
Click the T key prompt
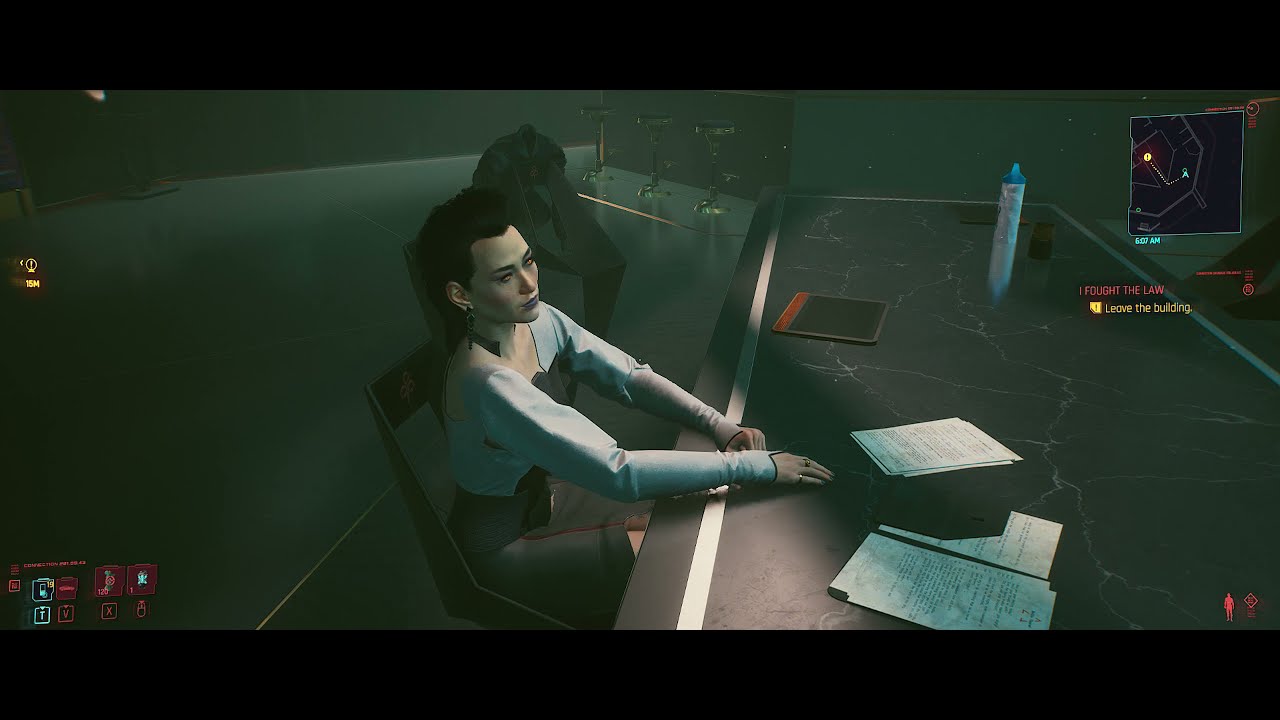pos(42,613)
